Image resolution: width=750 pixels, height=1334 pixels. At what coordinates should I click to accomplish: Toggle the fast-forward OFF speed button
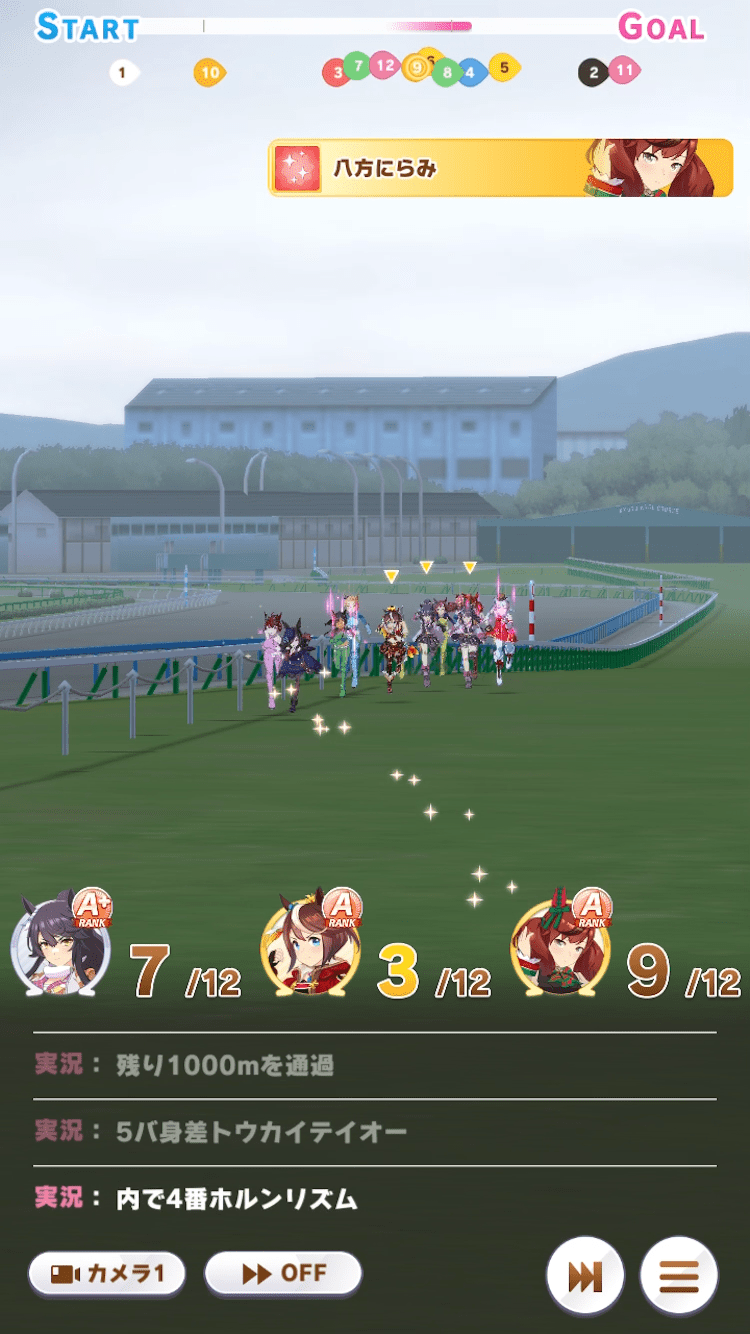pyautogui.click(x=283, y=1274)
